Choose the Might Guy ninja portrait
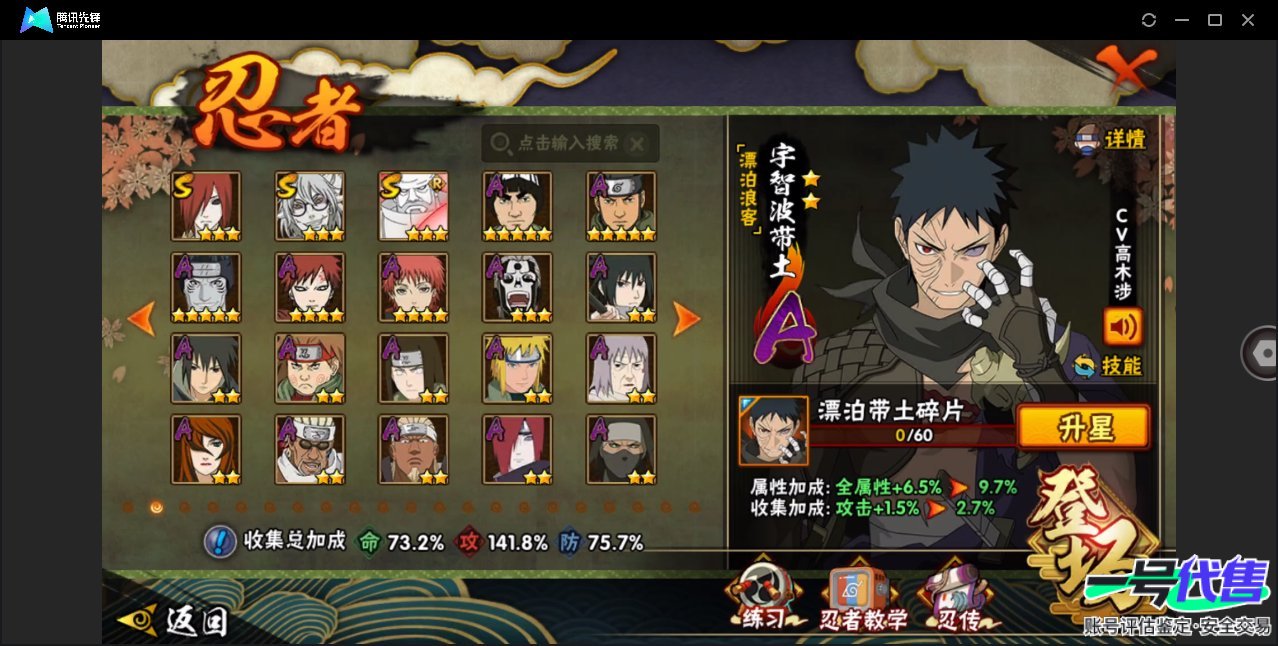Image resolution: width=1278 pixels, height=646 pixels. point(517,206)
